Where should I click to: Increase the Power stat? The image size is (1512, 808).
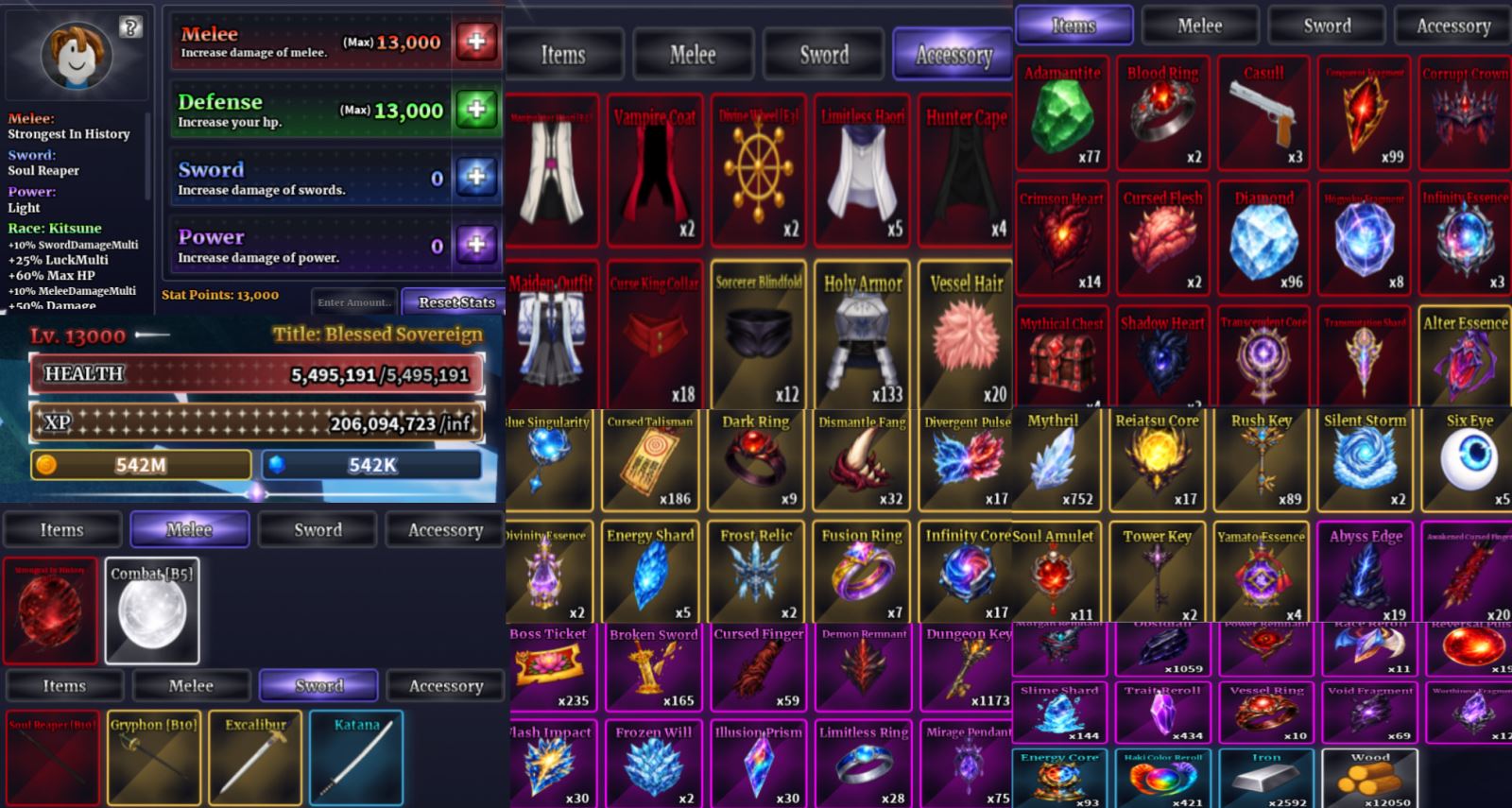point(477,245)
